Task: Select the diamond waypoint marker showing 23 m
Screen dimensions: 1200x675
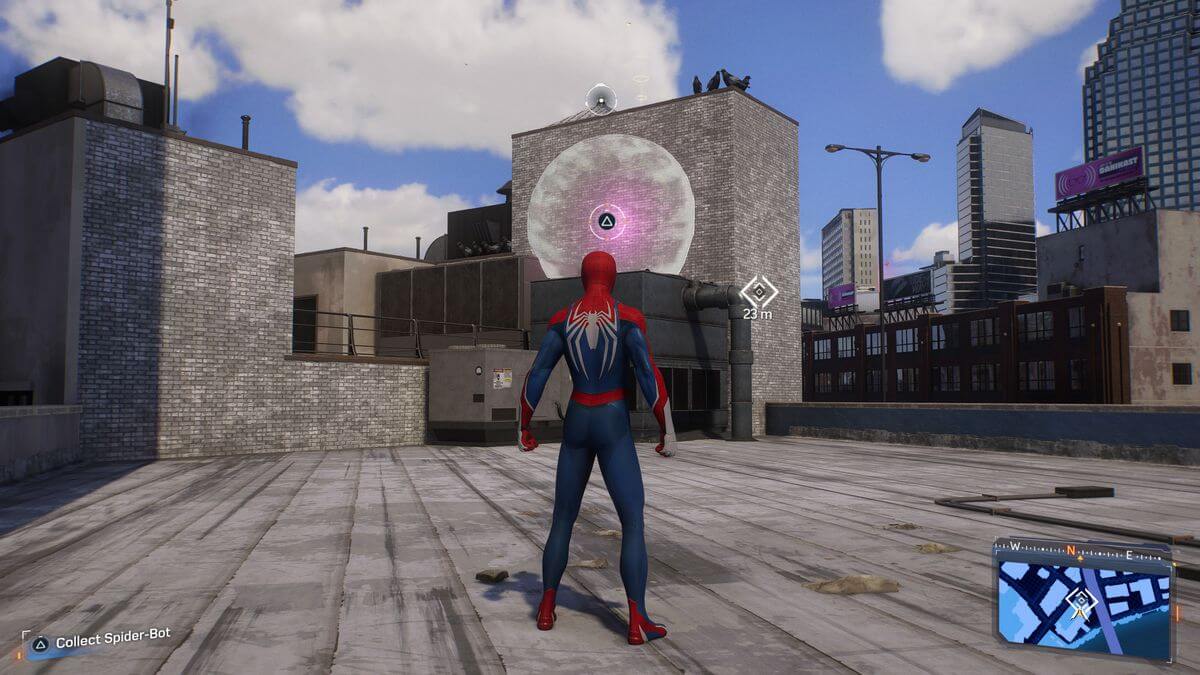Action: pos(758,292)
